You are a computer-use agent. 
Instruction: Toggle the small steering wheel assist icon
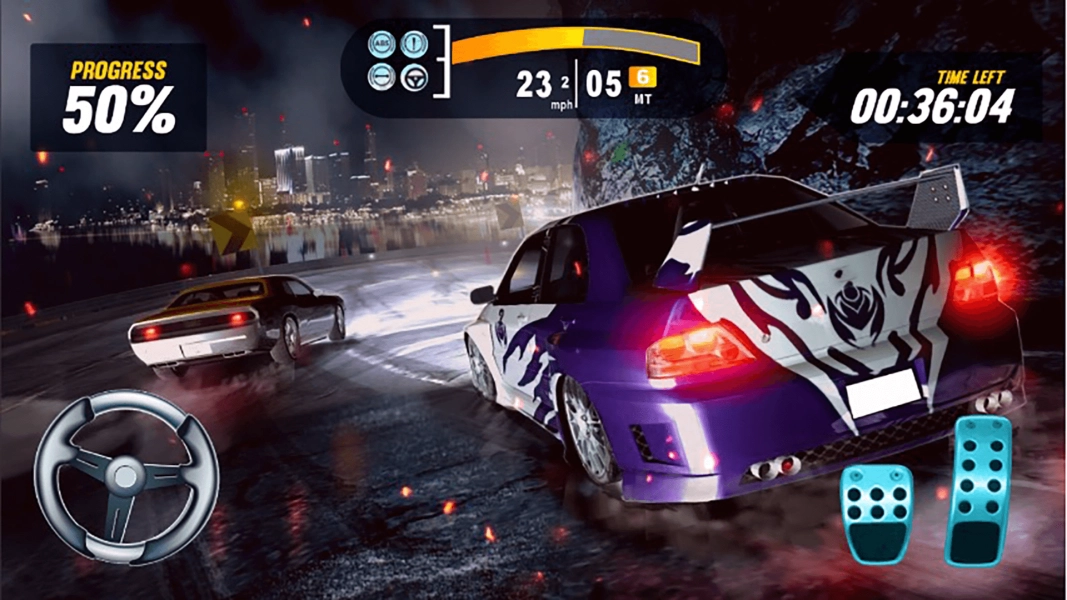(x=413, y=76)
